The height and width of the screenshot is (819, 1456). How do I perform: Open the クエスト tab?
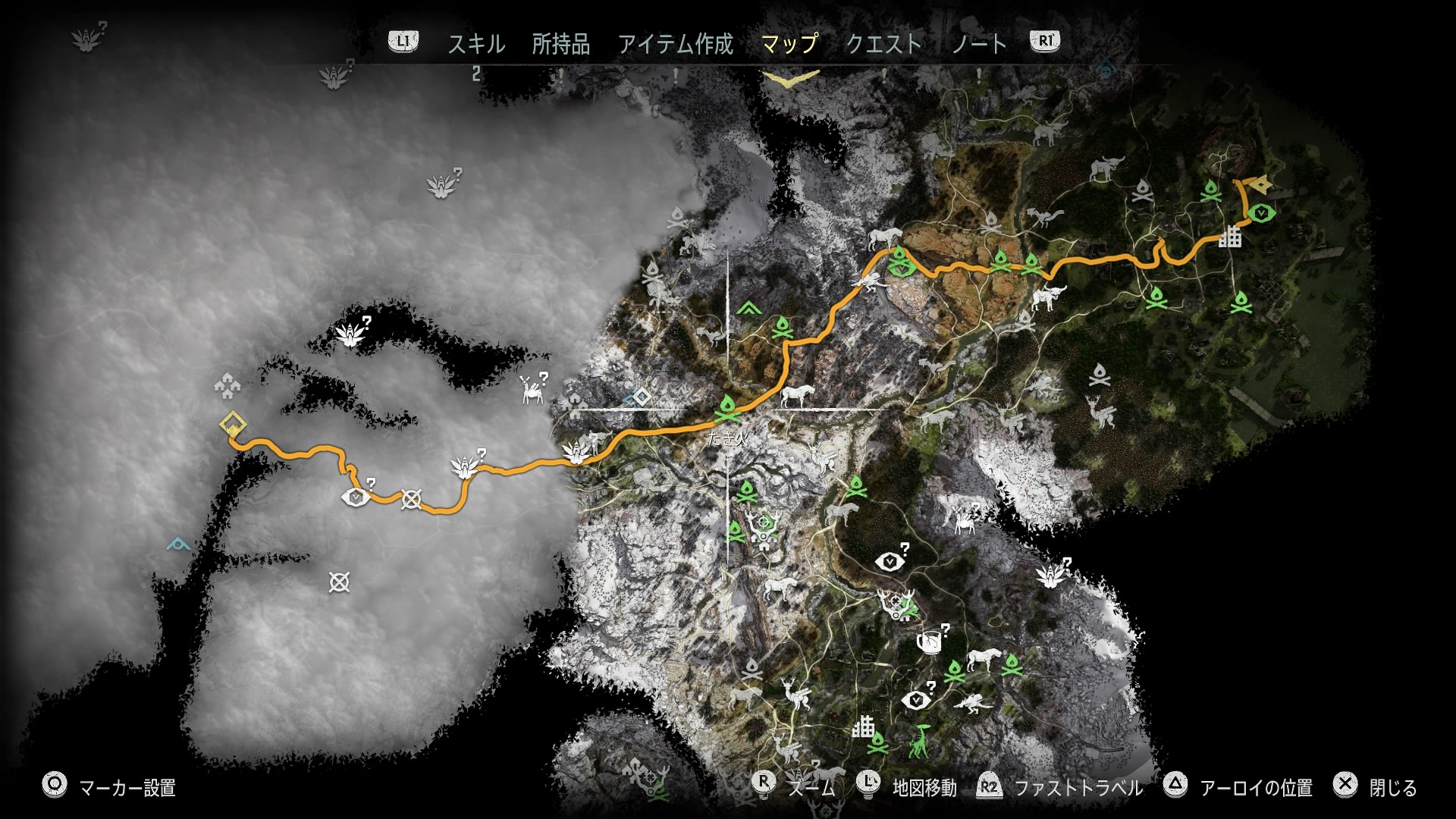883,44
